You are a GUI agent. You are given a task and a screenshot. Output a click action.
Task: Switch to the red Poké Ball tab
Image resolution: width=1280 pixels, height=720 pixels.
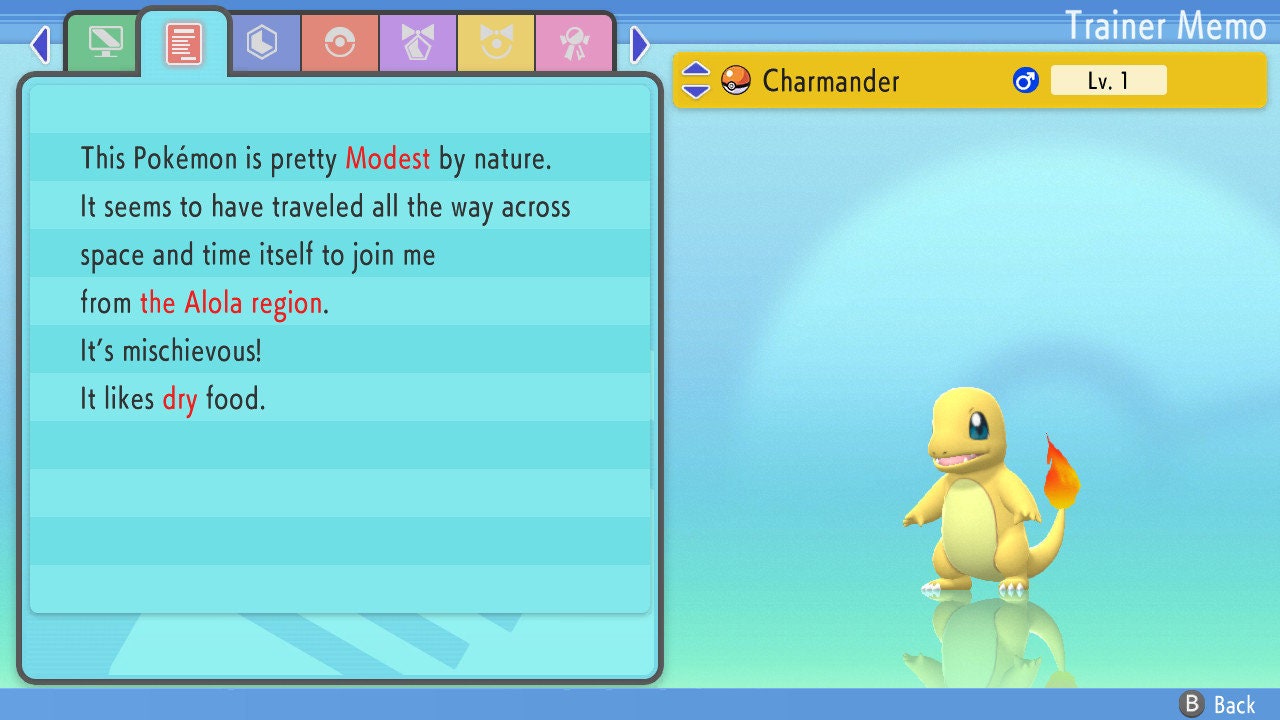coord(340,43)
